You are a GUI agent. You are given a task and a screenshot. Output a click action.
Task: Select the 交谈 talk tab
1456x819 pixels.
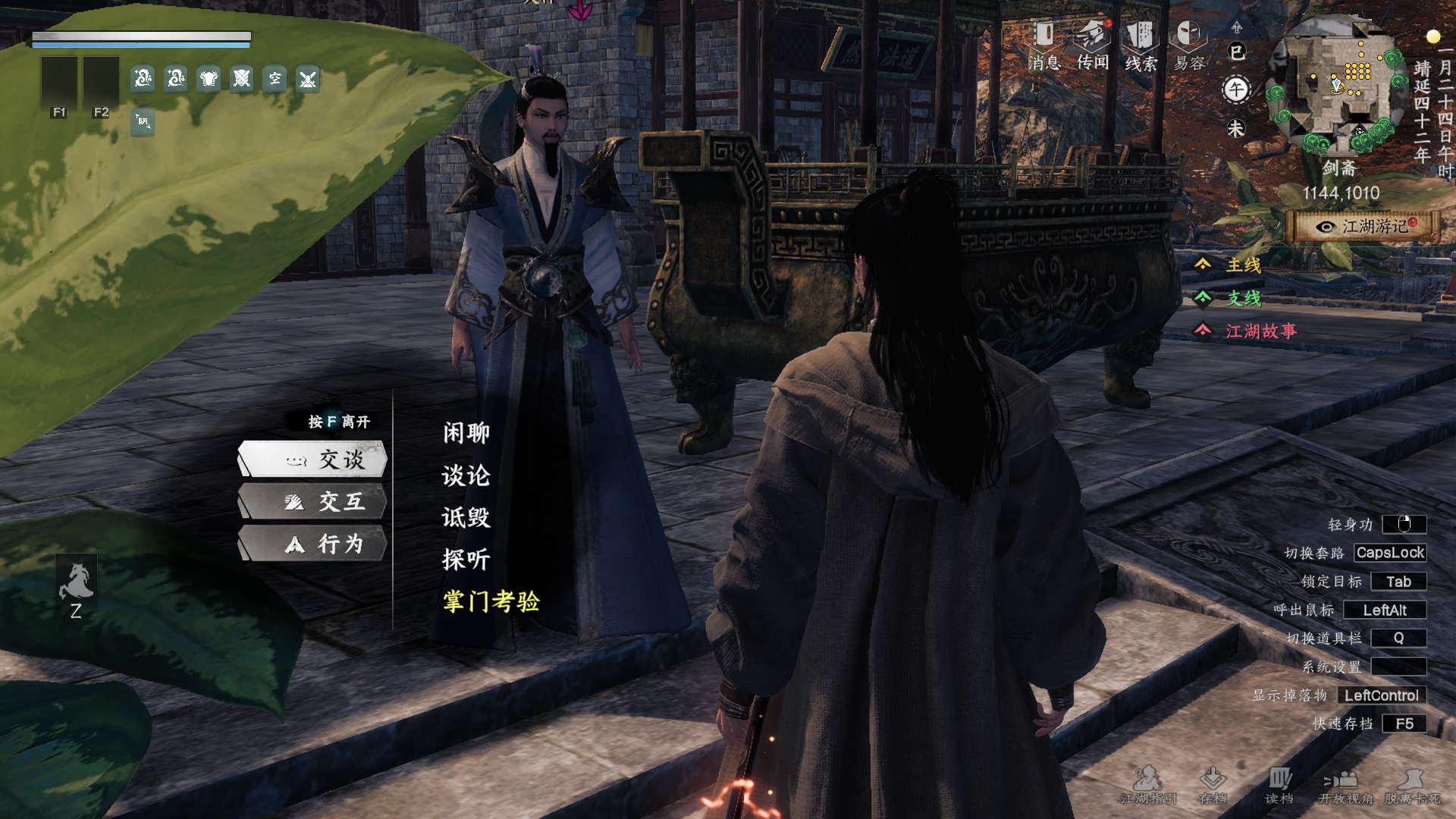pos(312,460)
